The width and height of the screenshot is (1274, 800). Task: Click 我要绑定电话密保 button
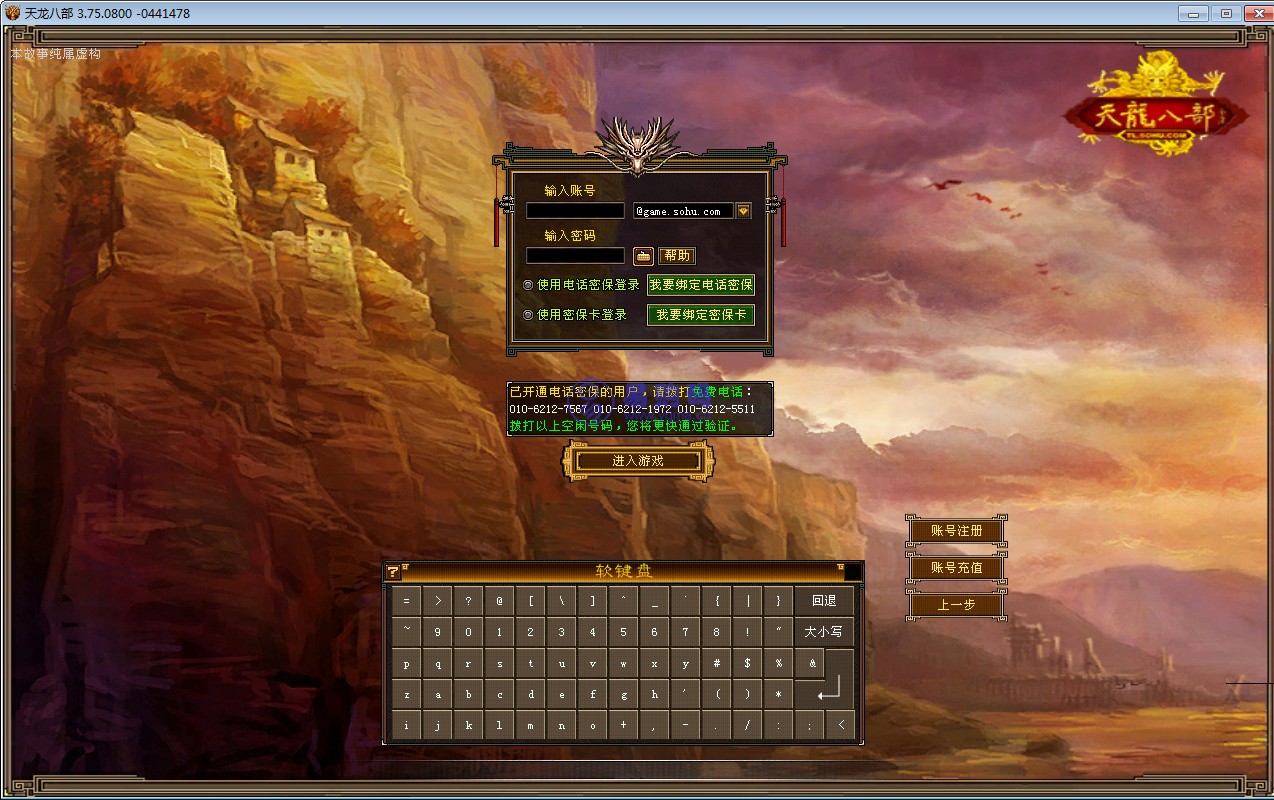[700, 285]
